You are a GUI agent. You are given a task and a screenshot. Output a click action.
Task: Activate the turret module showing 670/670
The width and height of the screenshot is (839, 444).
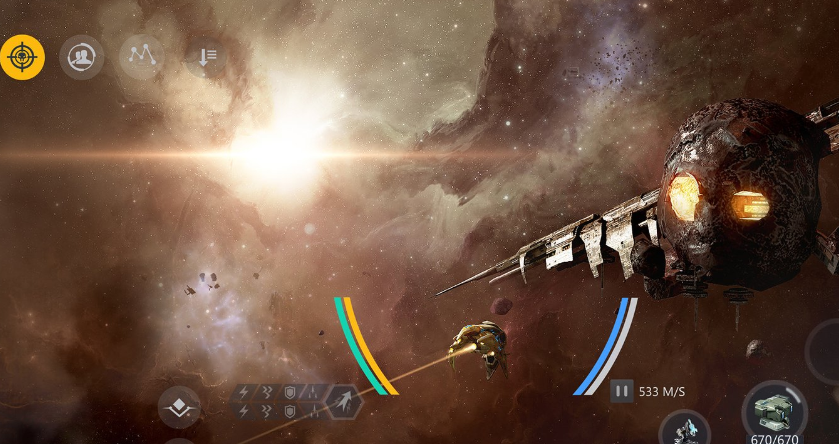point(774,409)
